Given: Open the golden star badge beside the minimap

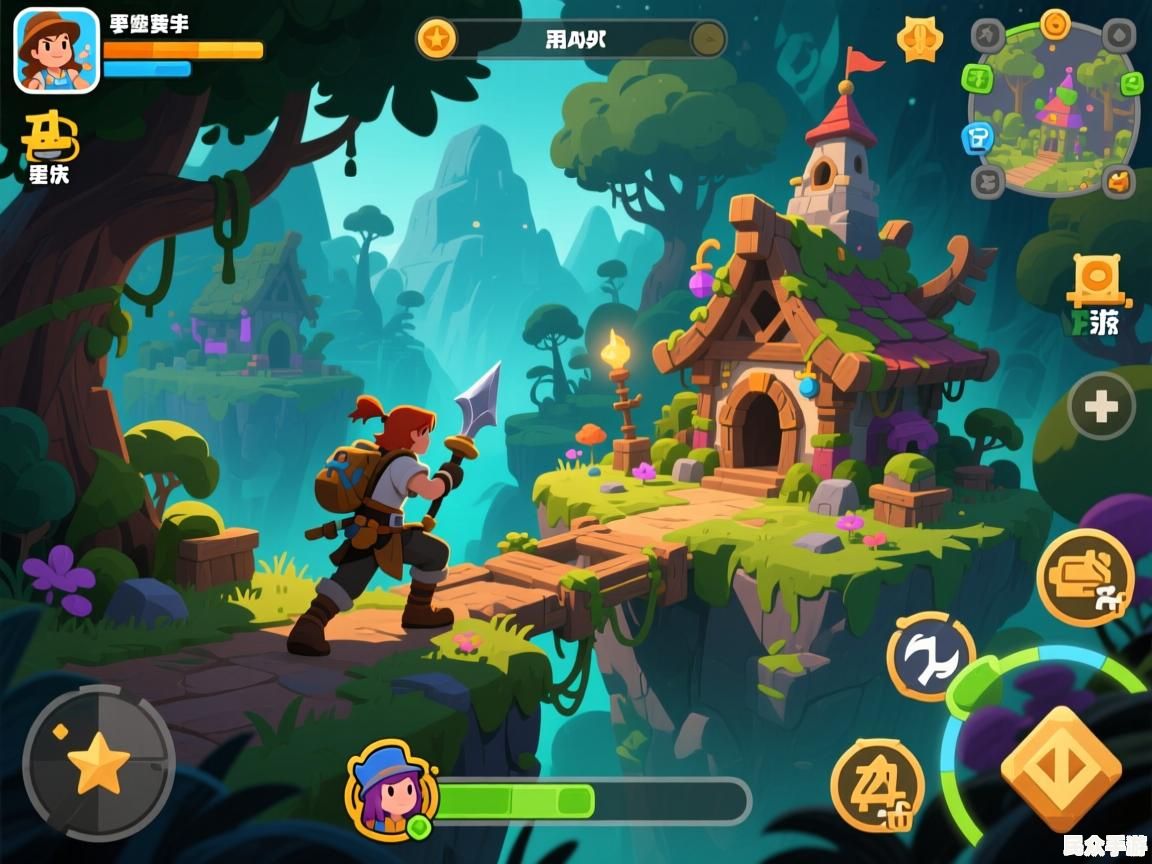Looking at the screenshot, I should tap(919, 40).
